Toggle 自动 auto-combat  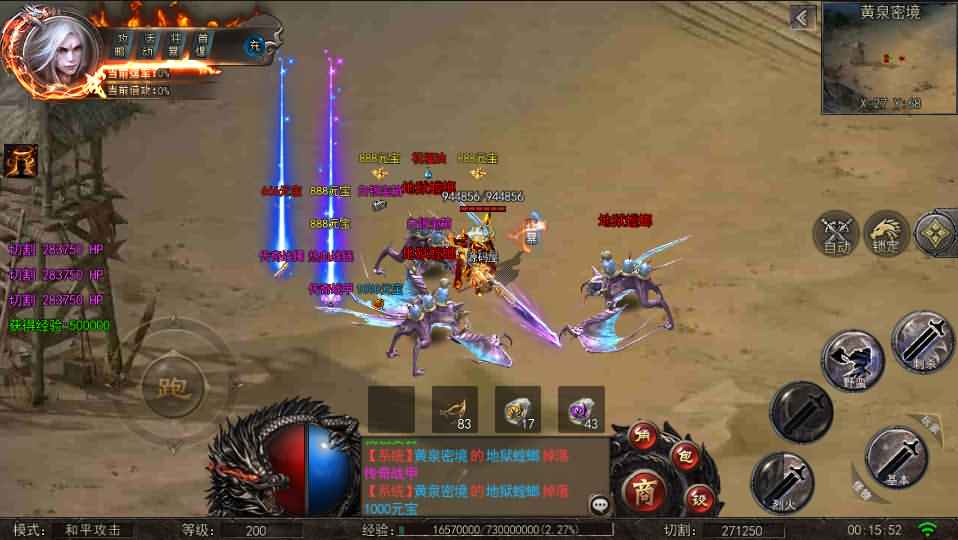coord(836,233)
